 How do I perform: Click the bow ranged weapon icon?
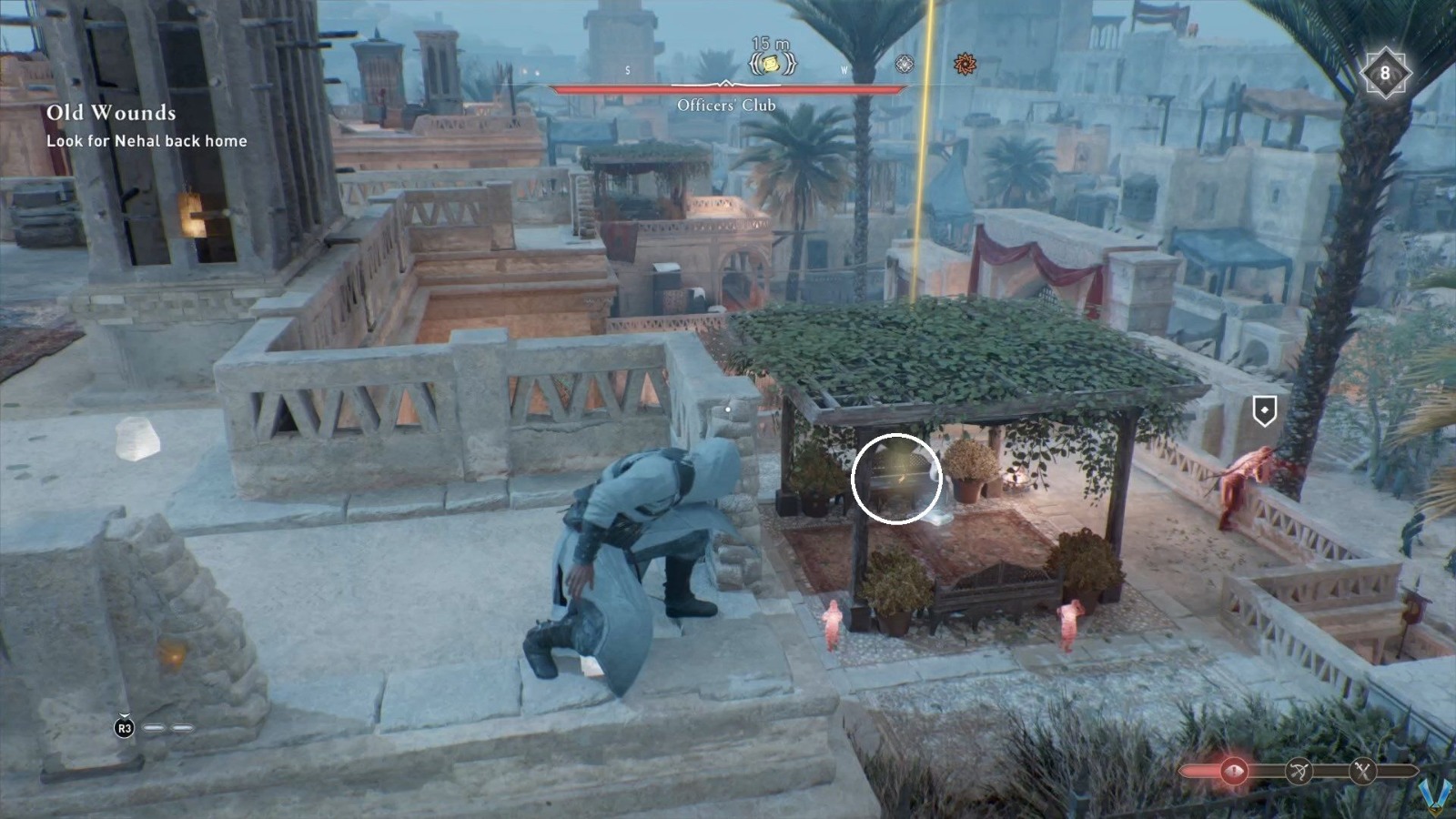click(x=1299, y=770)
